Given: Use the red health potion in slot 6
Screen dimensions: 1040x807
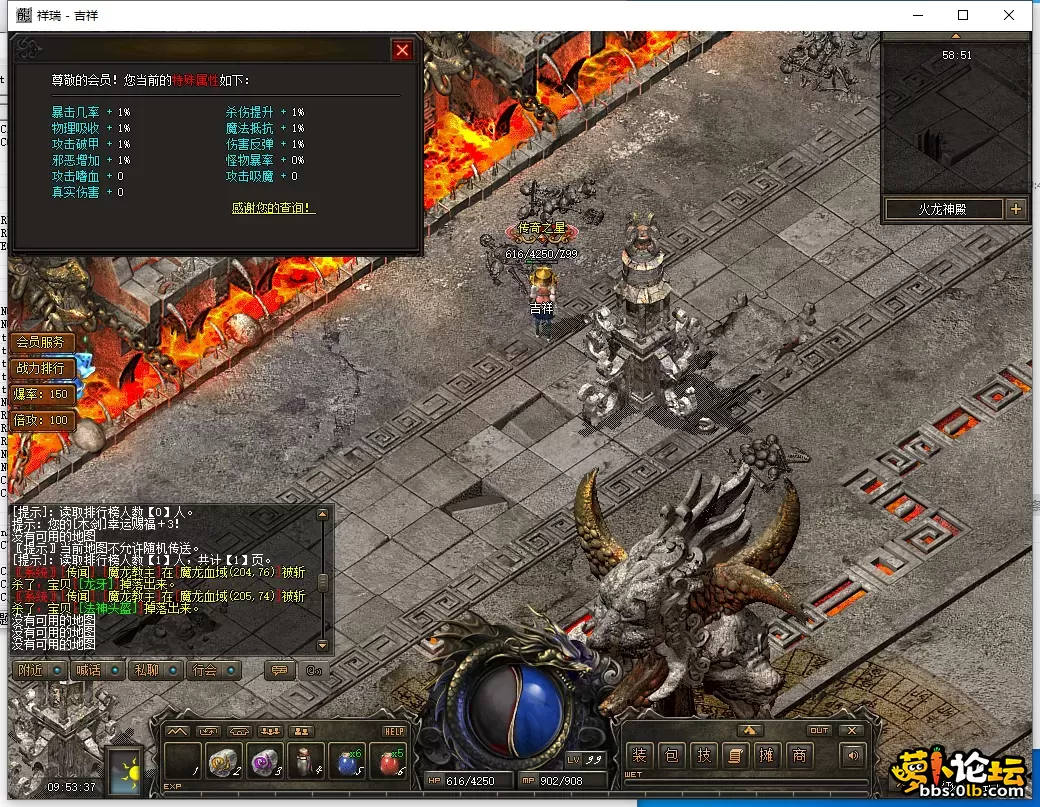Looking at the screenshot, I should pos(390,762).
